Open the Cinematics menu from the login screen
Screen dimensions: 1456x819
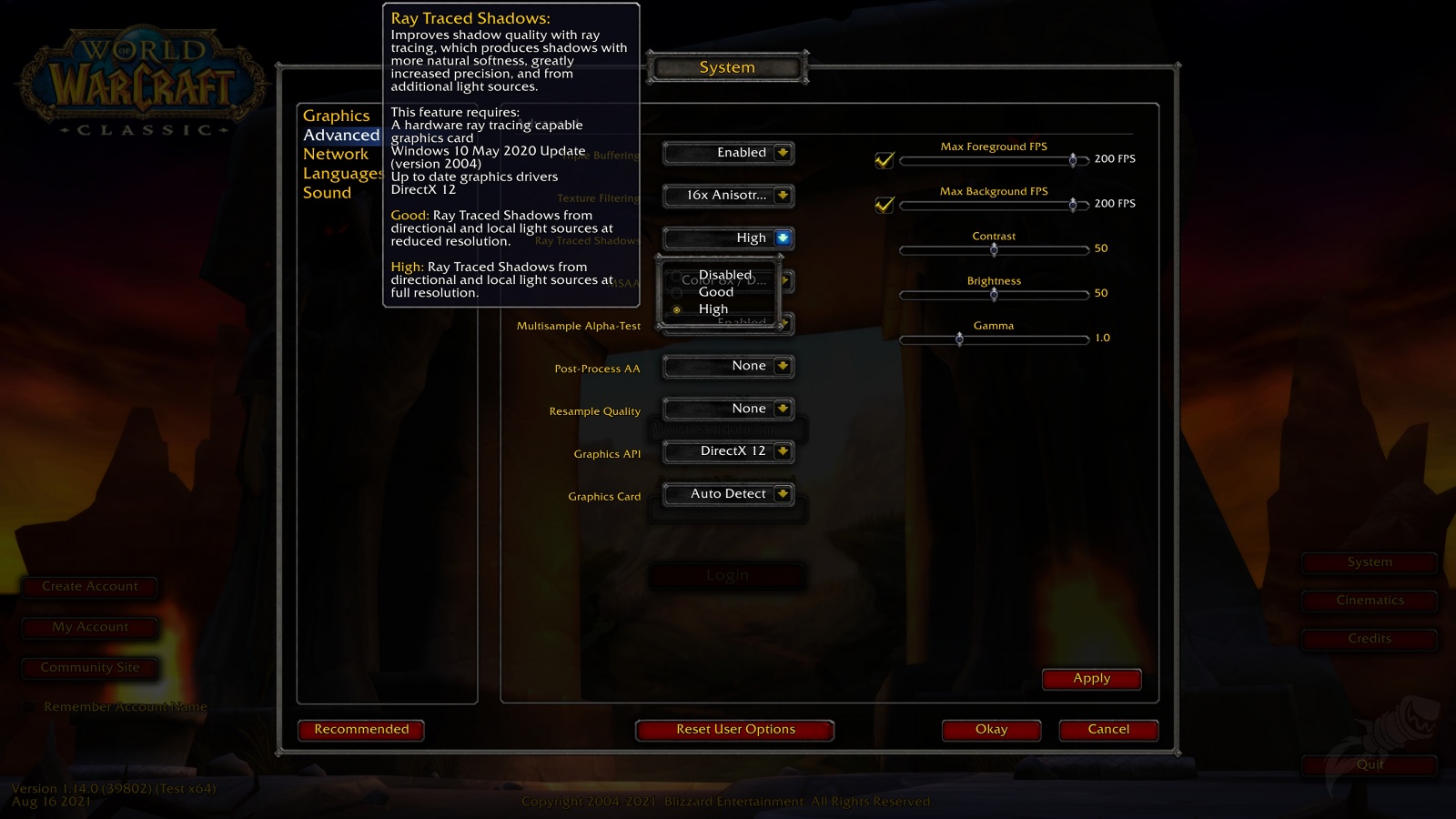pyautogui.click(x=1369, y=600)
